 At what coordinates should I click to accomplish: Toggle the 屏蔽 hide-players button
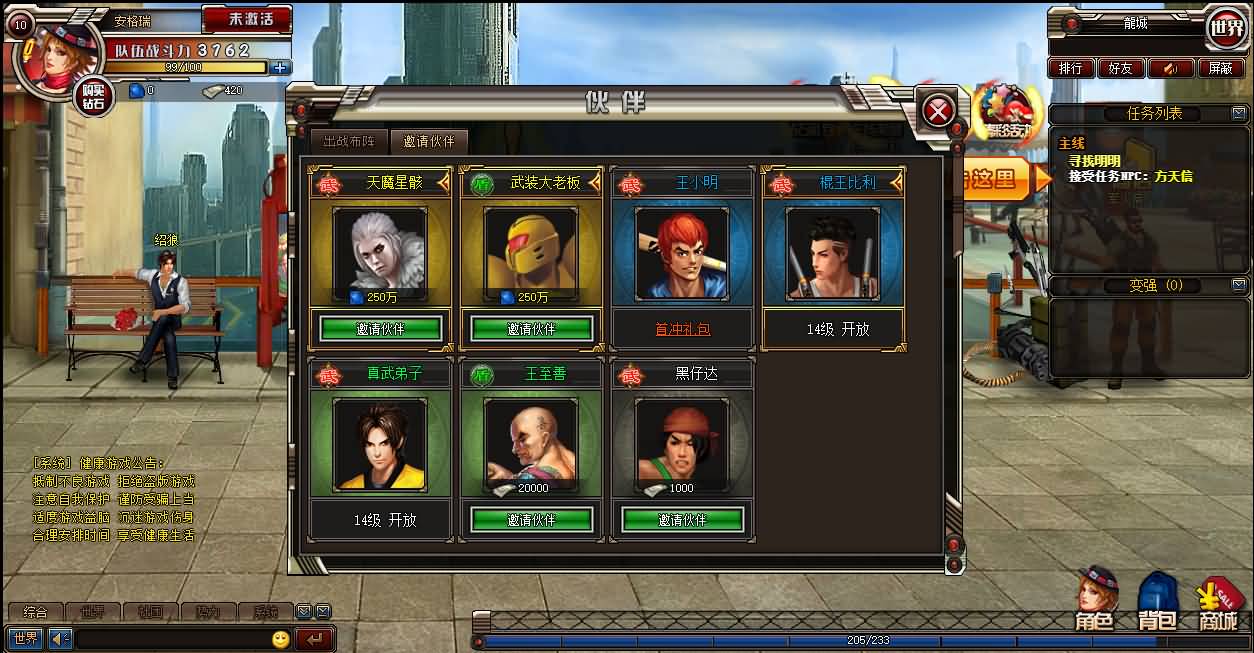(1220, 68)
